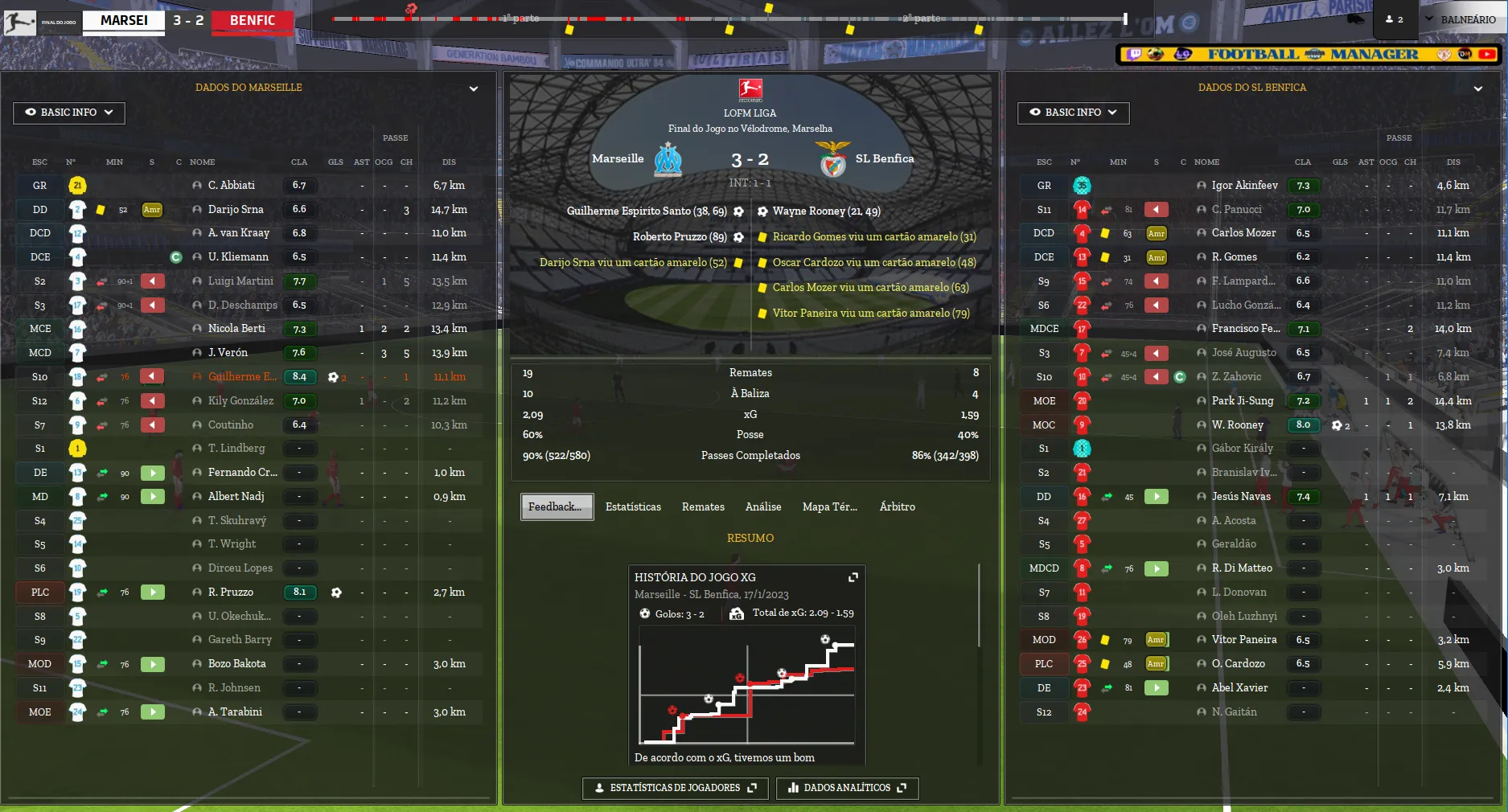Viewport: 1508px width, 812px height.
Task: Open Estatísticas de Jogadores
Action: (x=675, y=788)
